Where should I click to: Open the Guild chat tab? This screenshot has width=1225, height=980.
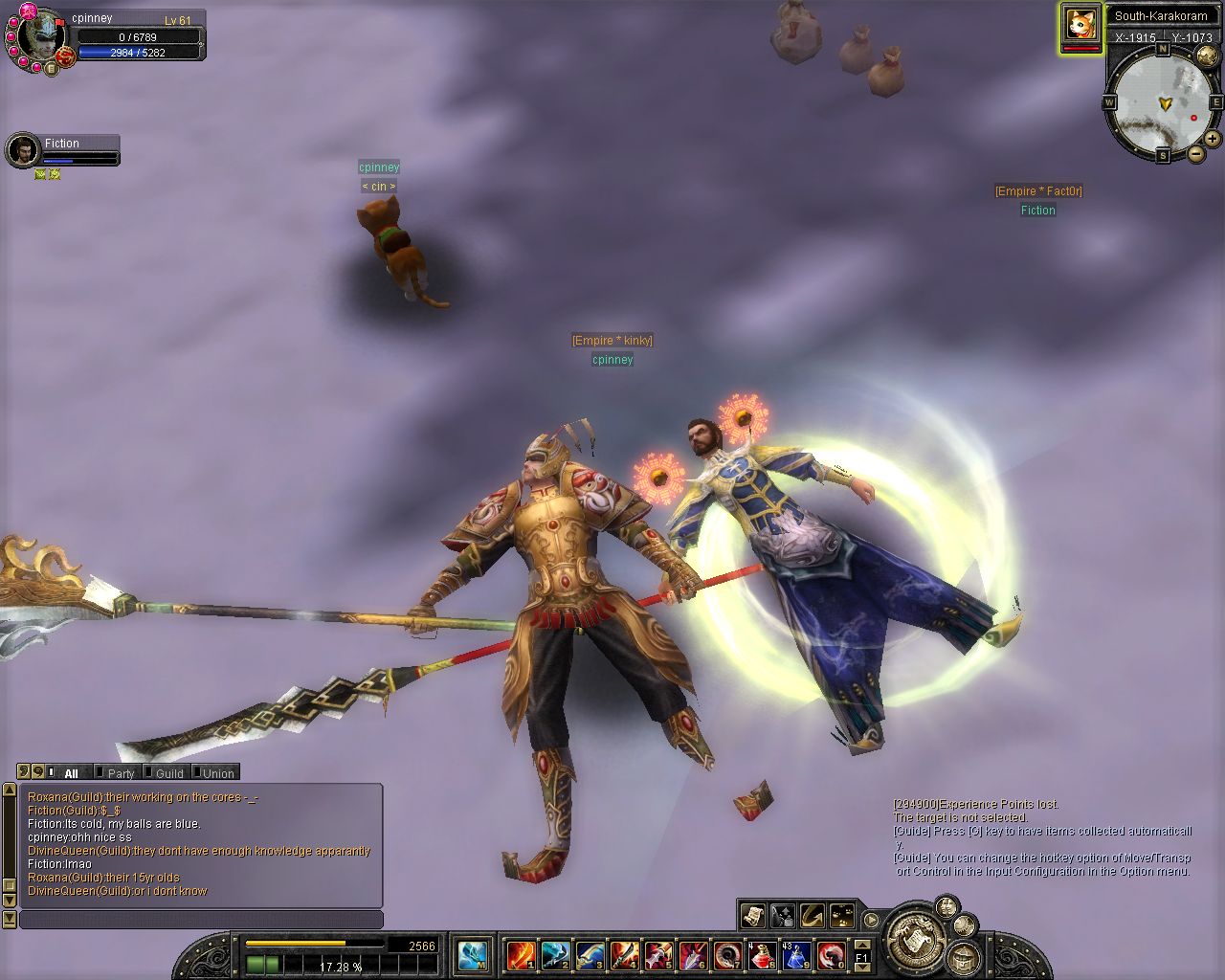(x=167, y=773)
